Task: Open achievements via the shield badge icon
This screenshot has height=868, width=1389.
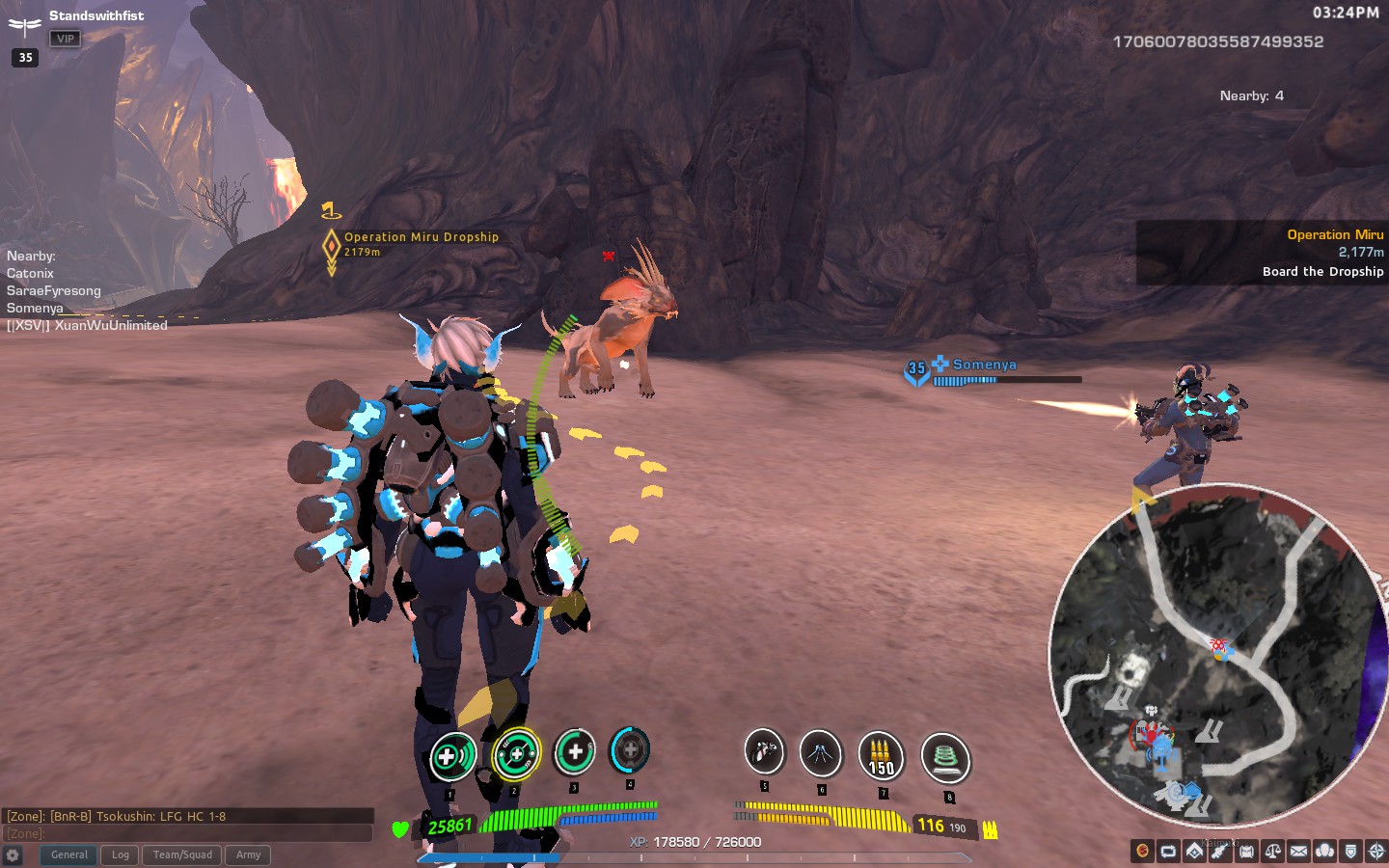Action: [1352, 852]
